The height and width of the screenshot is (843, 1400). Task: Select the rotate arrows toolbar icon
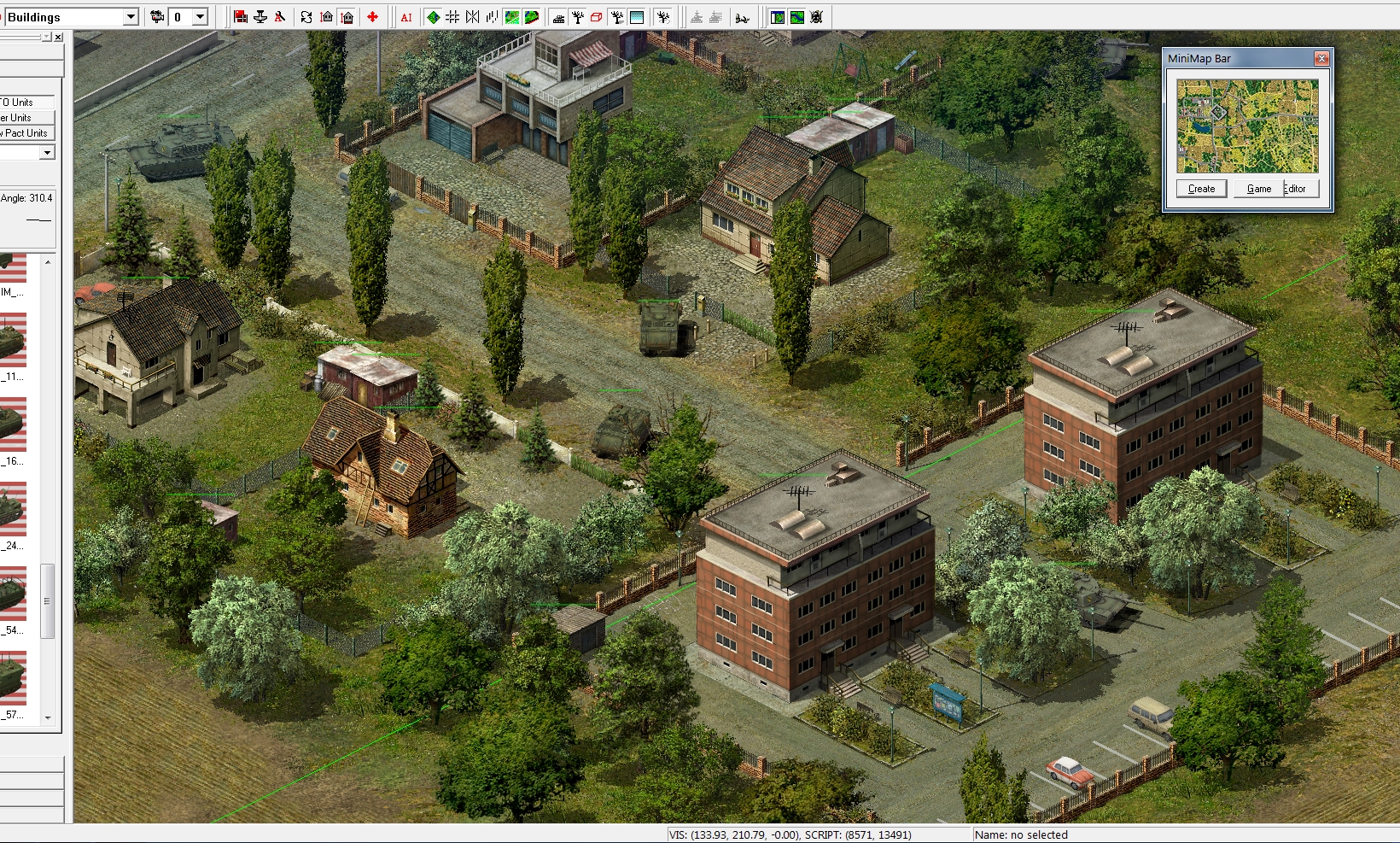[306, 17]
